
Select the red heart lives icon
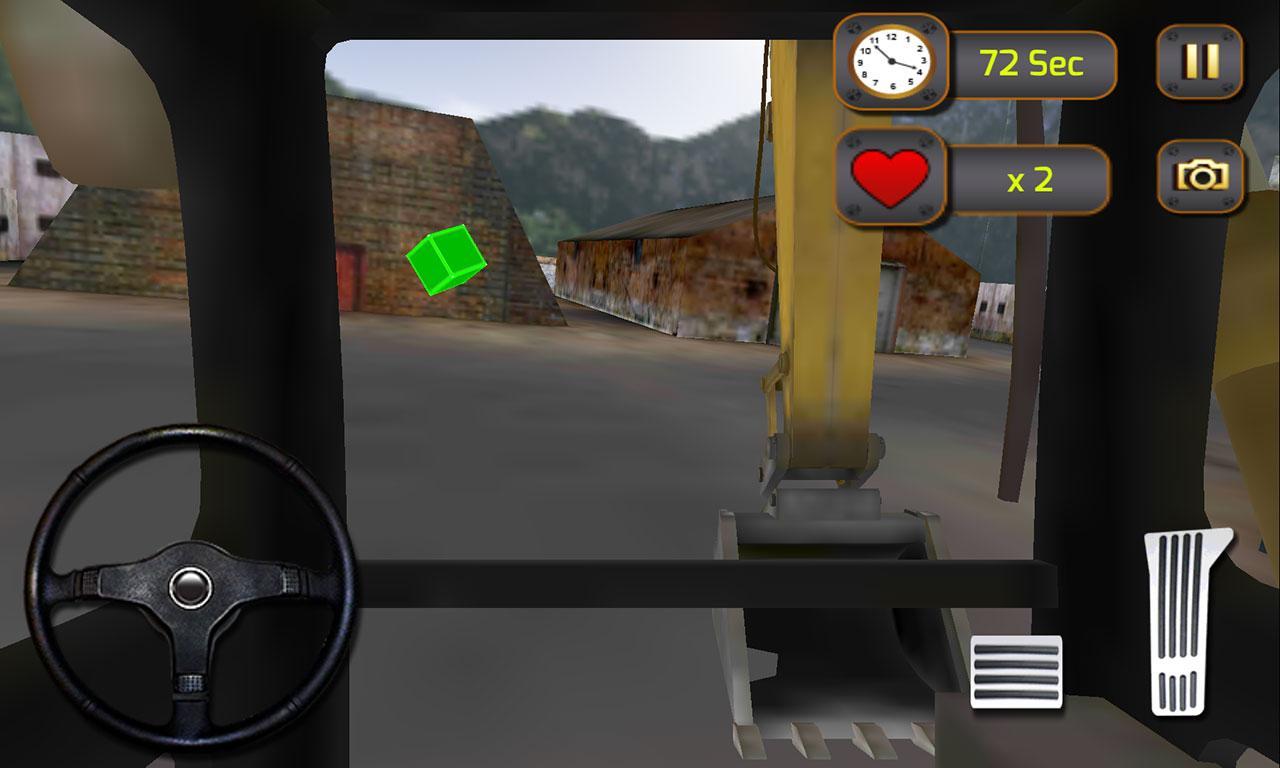(x=888, y=176)
